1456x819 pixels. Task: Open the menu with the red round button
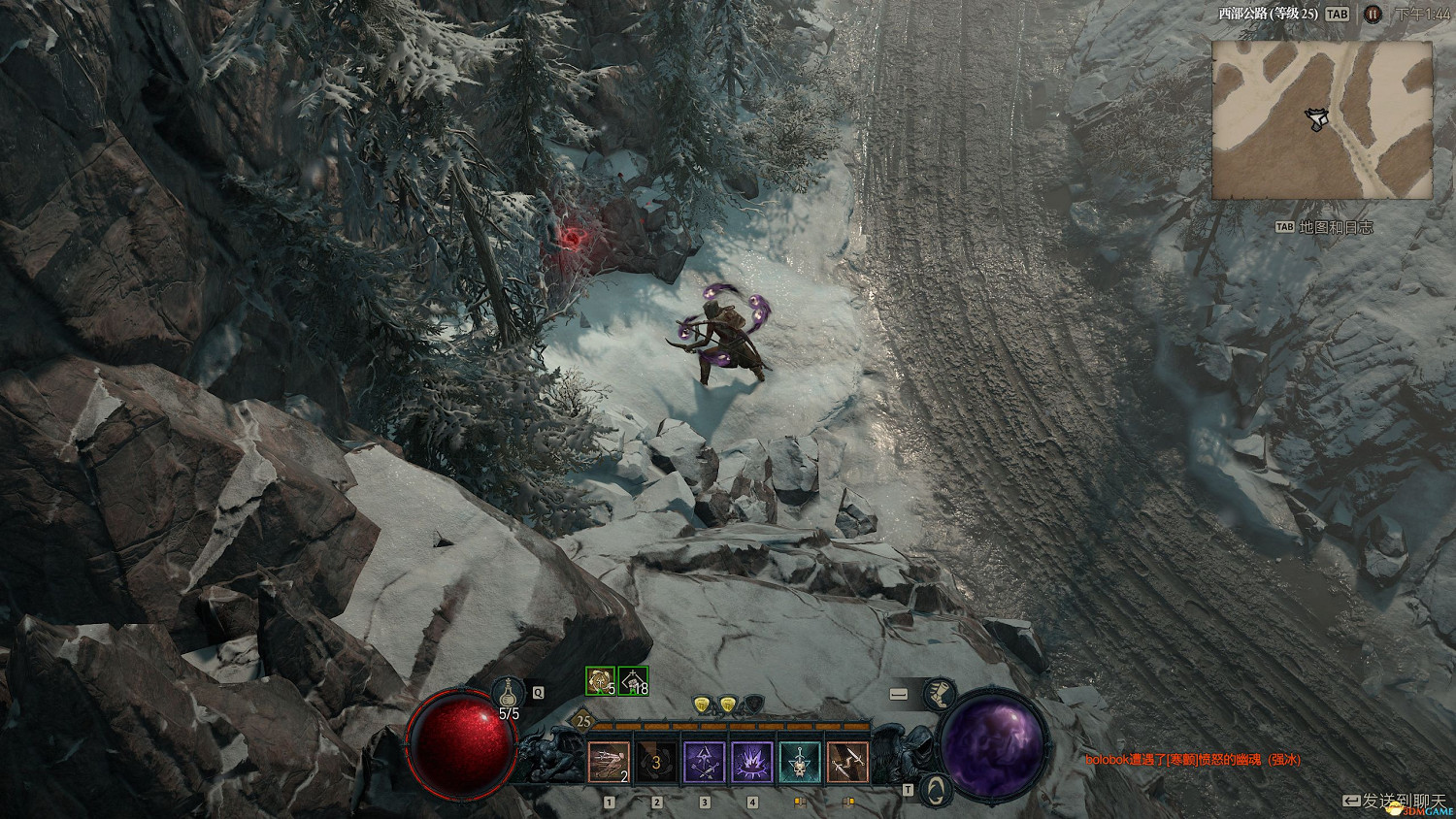1373,14
